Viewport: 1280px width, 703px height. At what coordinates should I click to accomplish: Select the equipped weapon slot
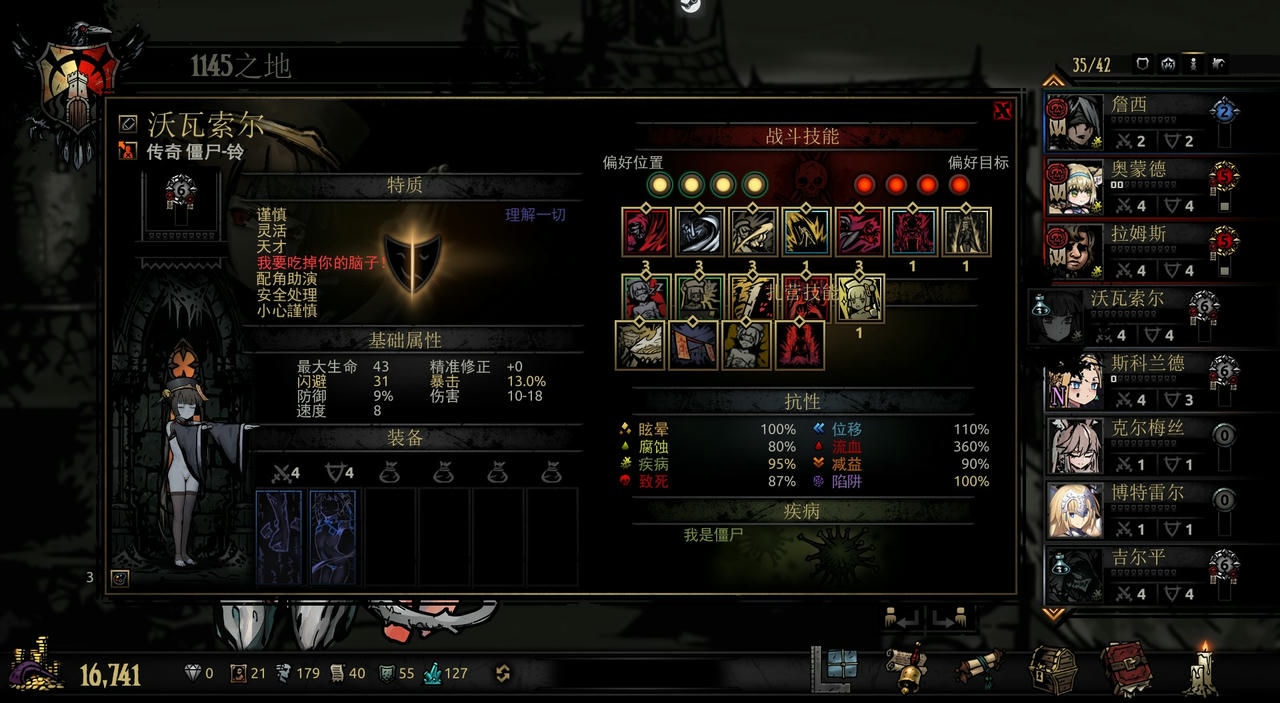coord(280,536)
